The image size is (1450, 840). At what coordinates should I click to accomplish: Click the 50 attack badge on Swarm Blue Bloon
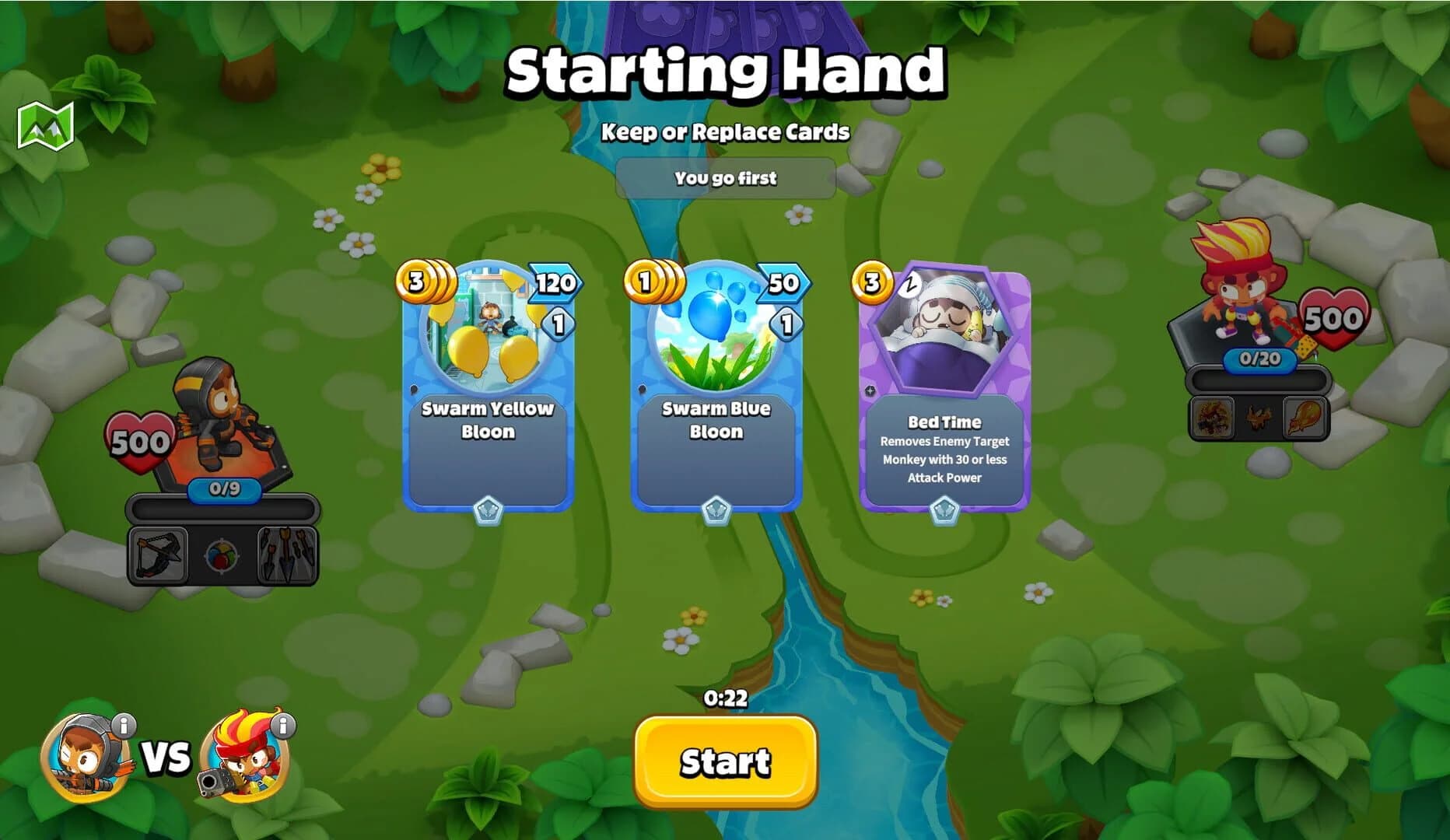click(x=783, y=283)
